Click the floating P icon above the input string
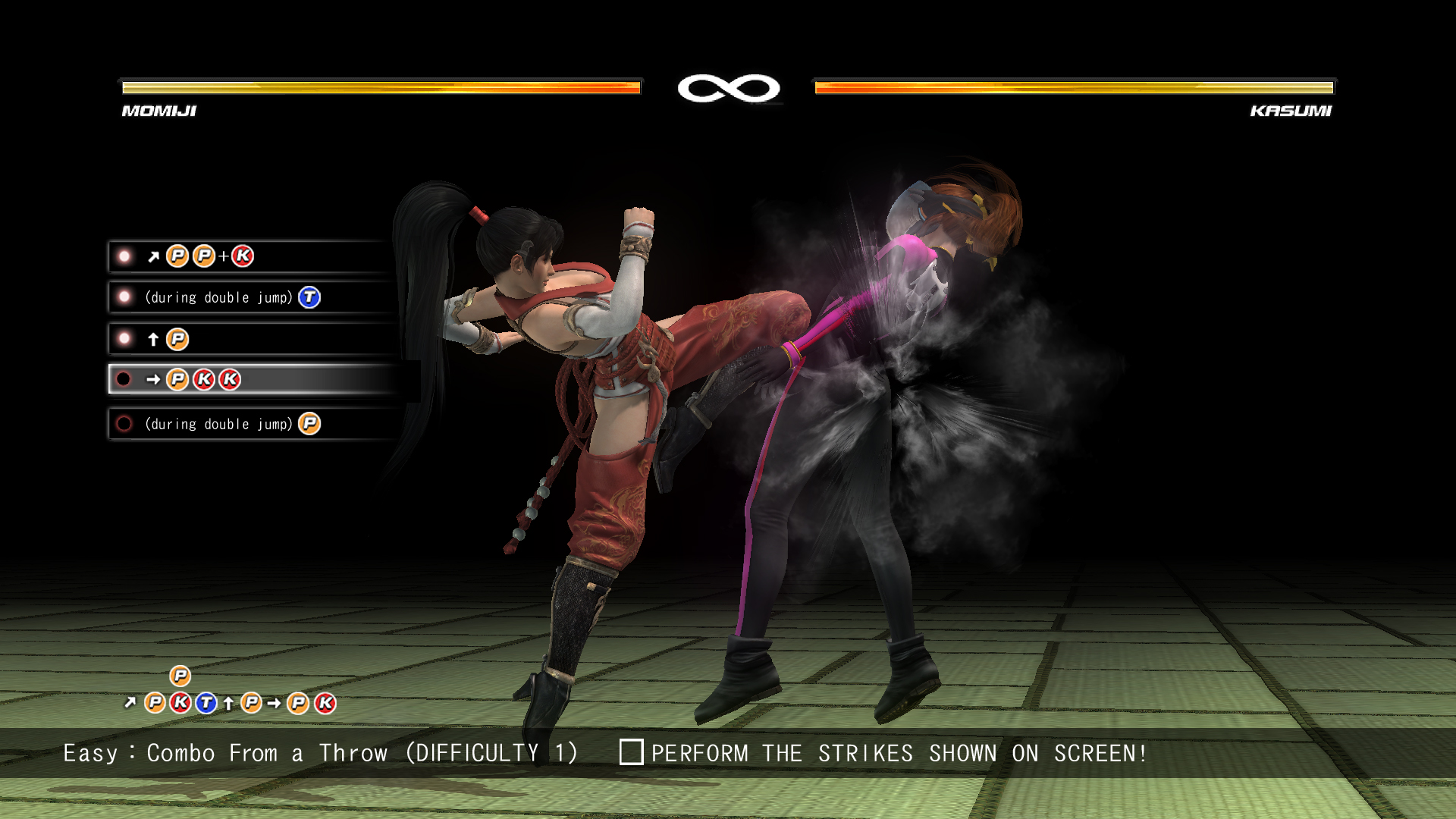1456x819 pixels. [179, 675]
